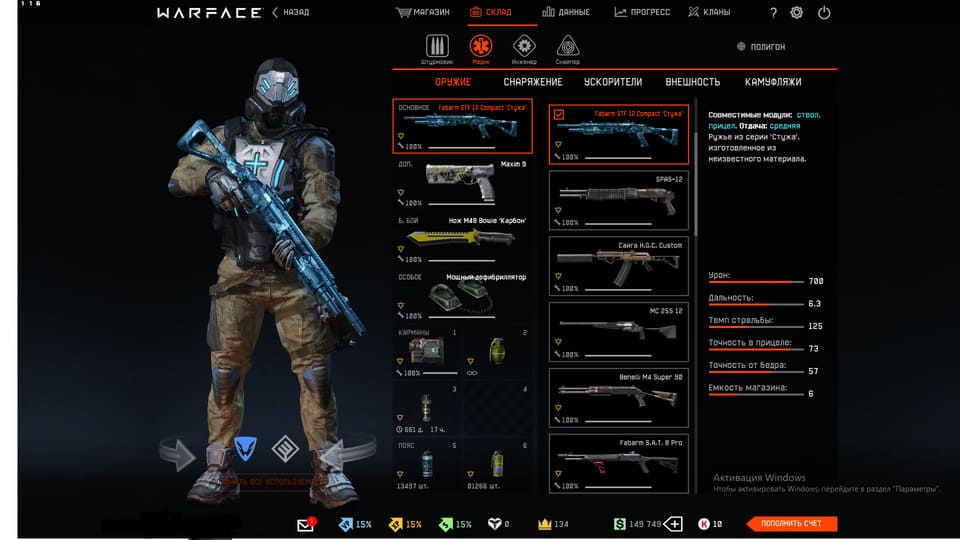Select the SPAS-12 shotgun from the list
960x540 pixels.
pos(618,198)
